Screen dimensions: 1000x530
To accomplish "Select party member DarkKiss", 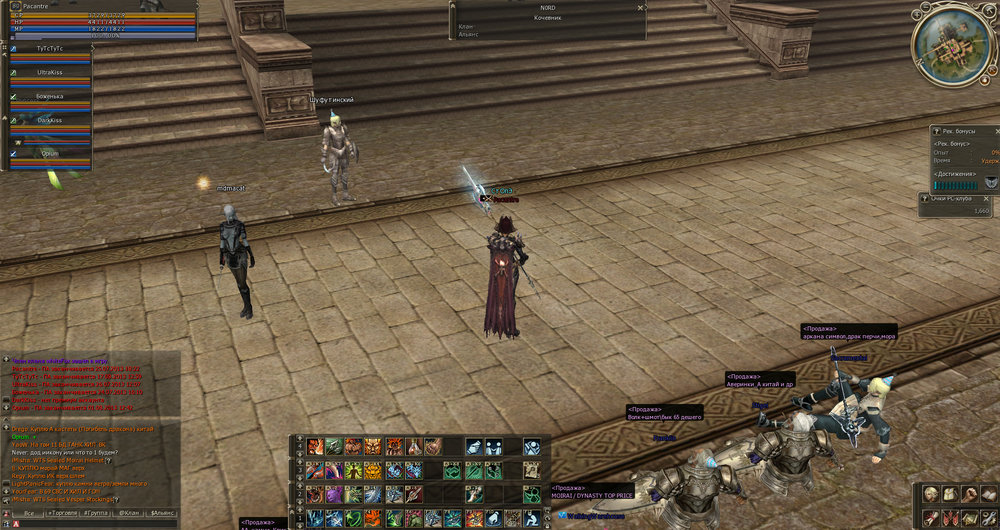I will point(49,120).
